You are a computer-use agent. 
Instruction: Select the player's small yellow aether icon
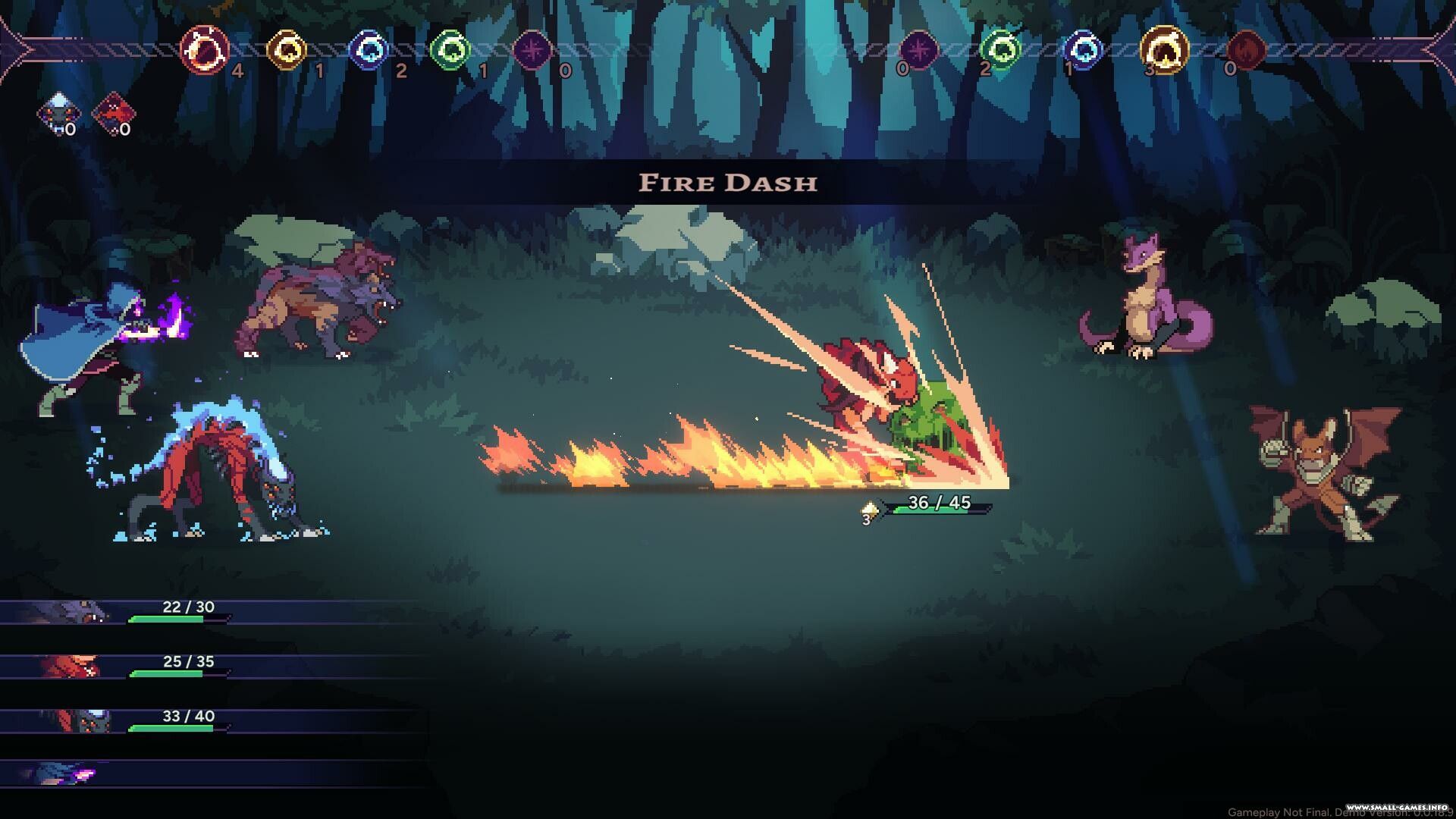pyautogui.click(x=287, y=51)
